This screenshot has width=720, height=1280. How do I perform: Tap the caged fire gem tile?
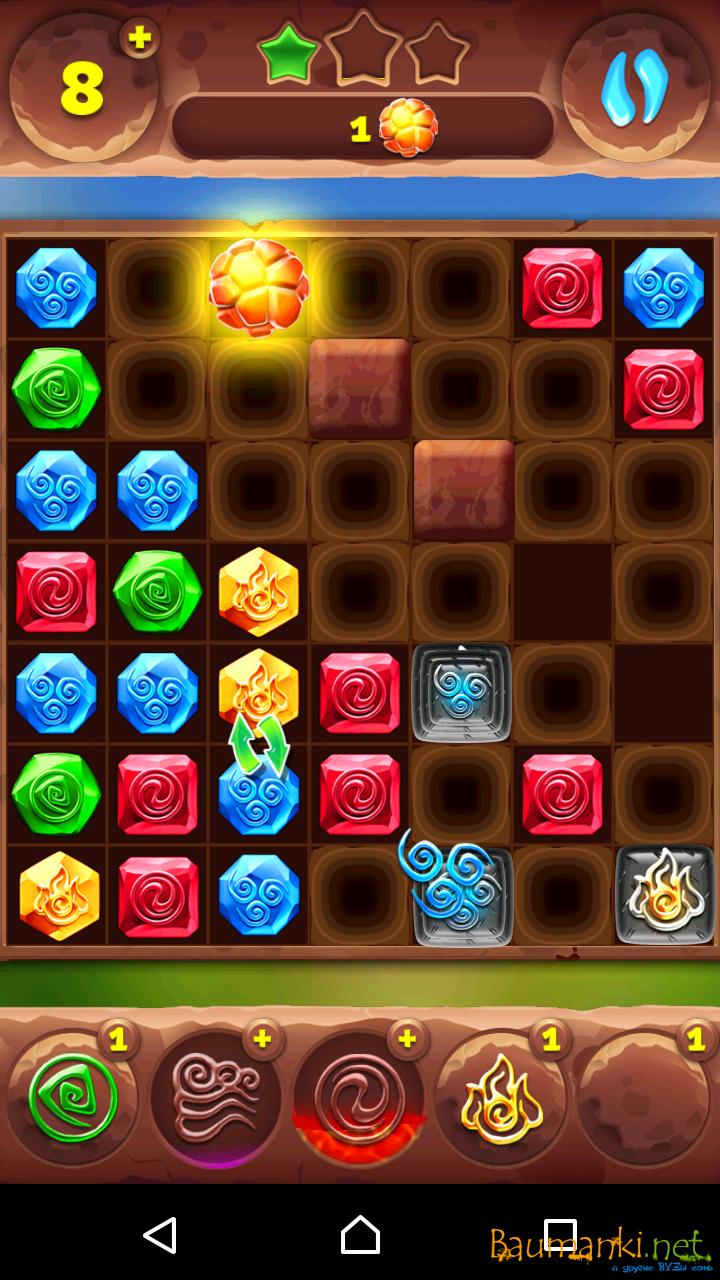(665, 895)
